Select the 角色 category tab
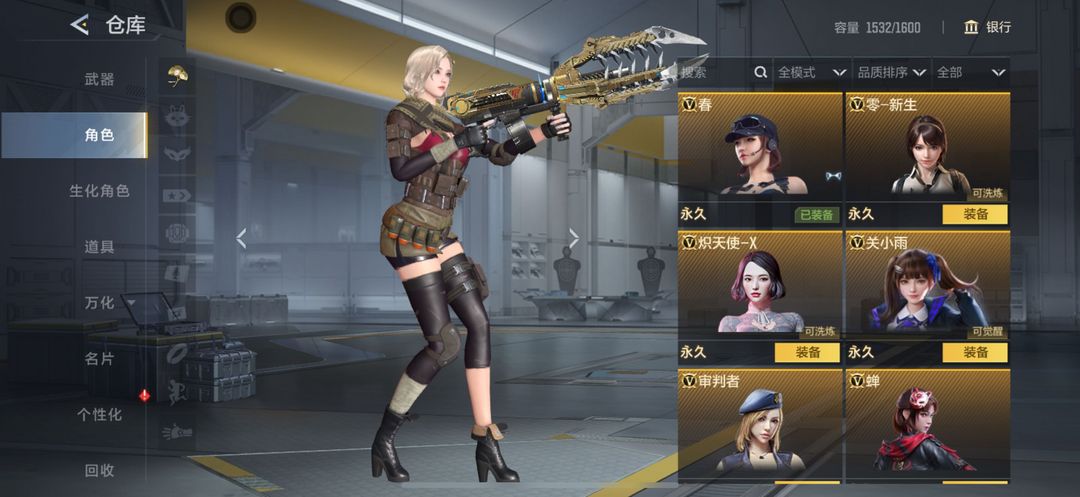Image resolution: width=1080 pixels, height=497 pixels. (x=99, y=135)
